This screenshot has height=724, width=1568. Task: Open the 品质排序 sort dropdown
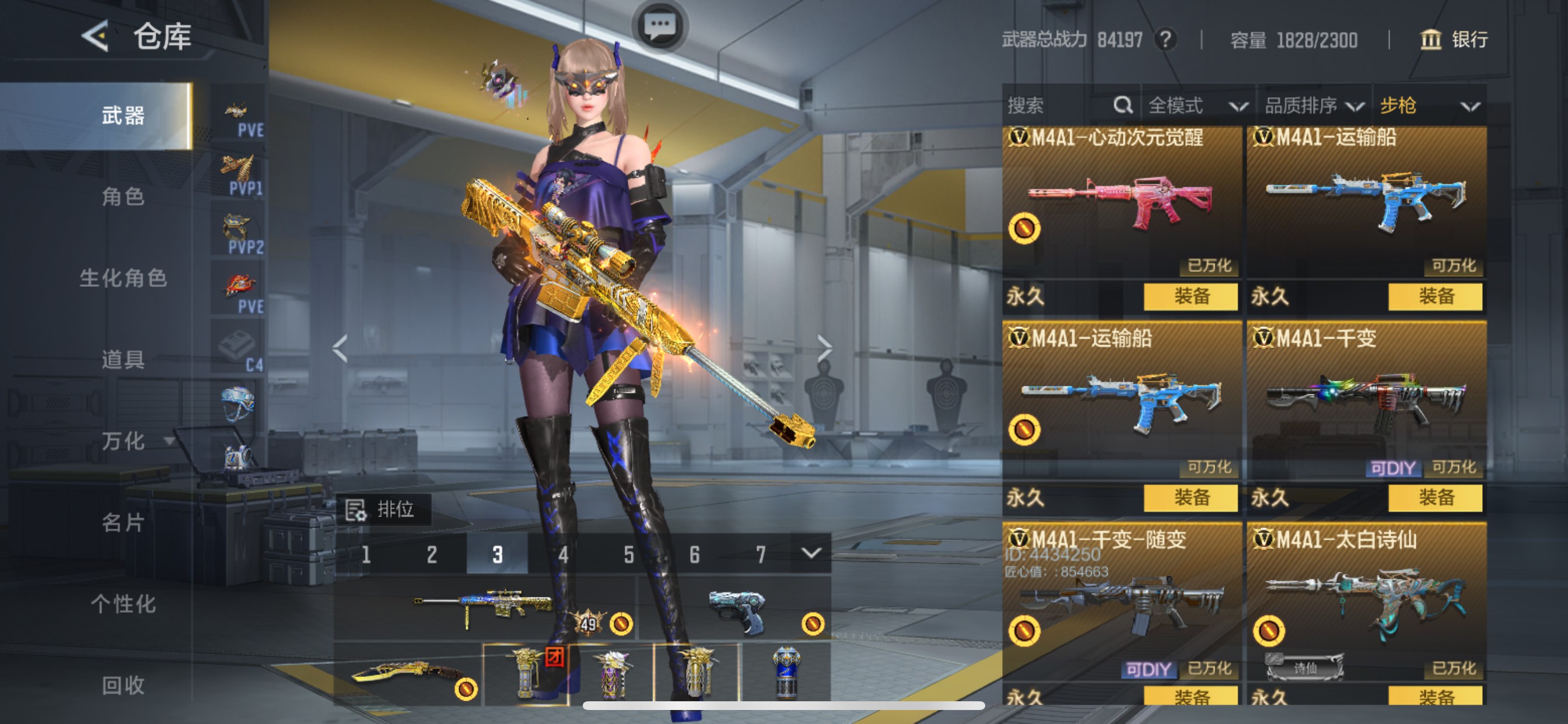pyautogui.click(x=1314, y=106)
